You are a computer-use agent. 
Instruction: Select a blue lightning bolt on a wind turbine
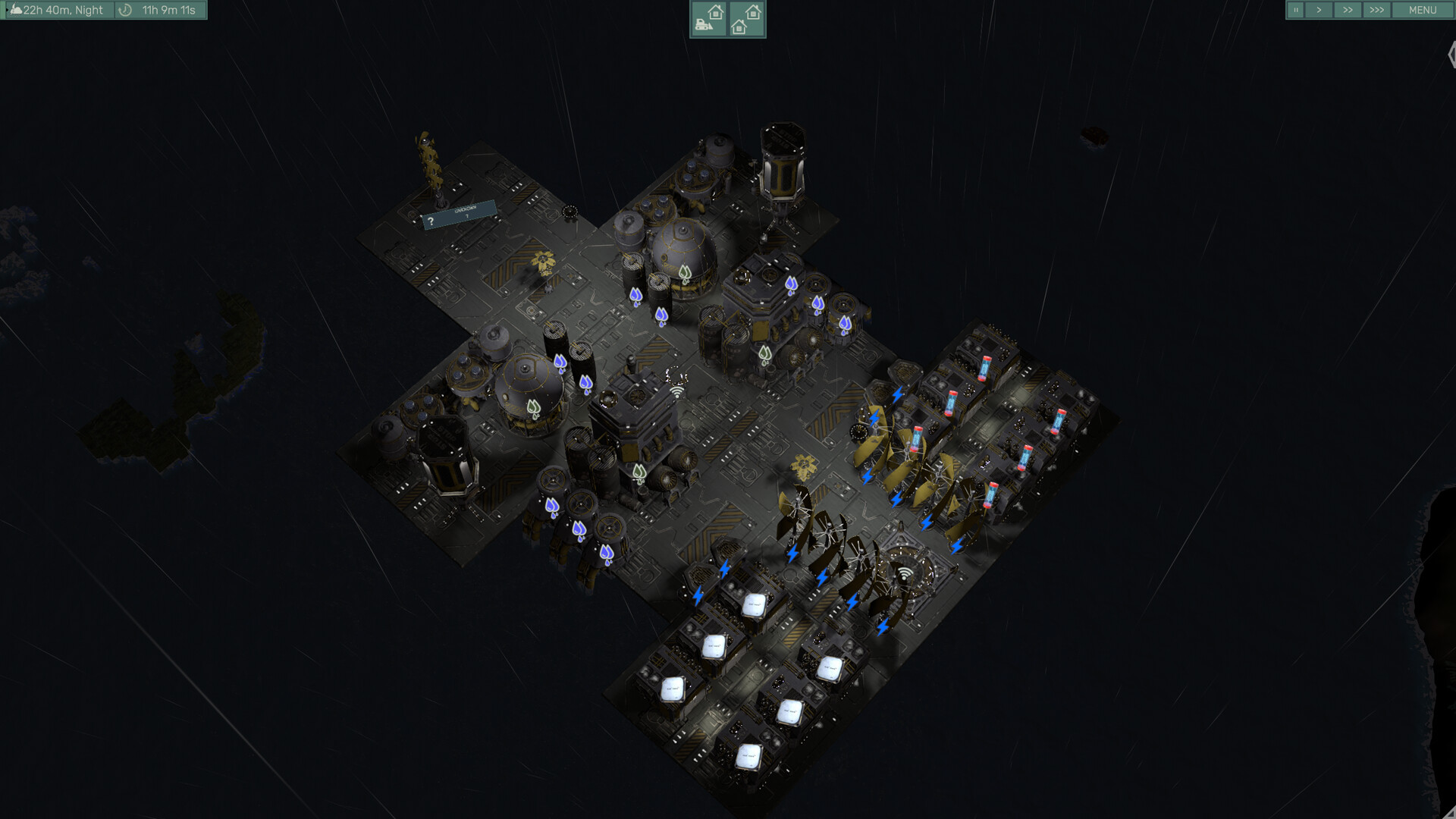coord(896,498)
